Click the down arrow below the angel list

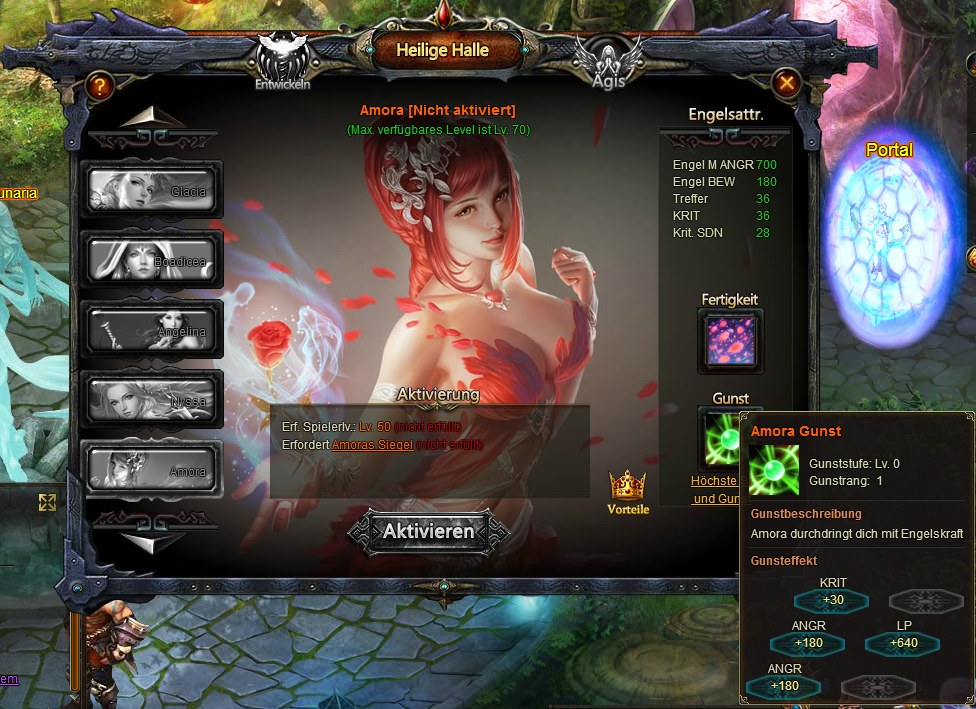(152, 541)
